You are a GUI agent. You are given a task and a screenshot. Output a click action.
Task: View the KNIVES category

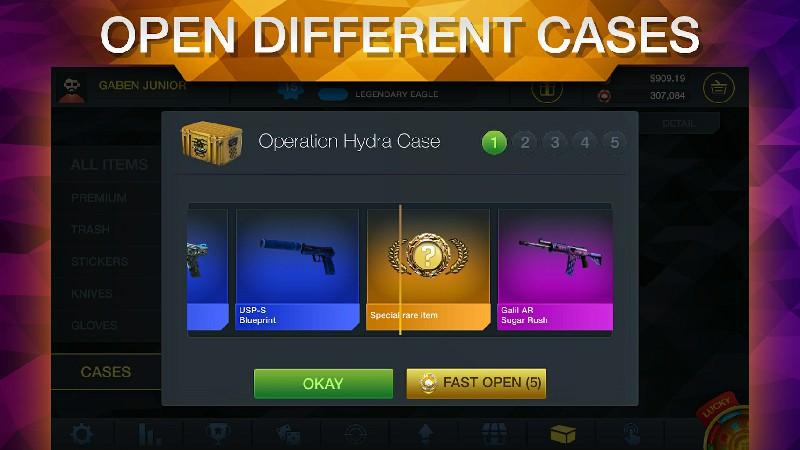tap(92, 294)
